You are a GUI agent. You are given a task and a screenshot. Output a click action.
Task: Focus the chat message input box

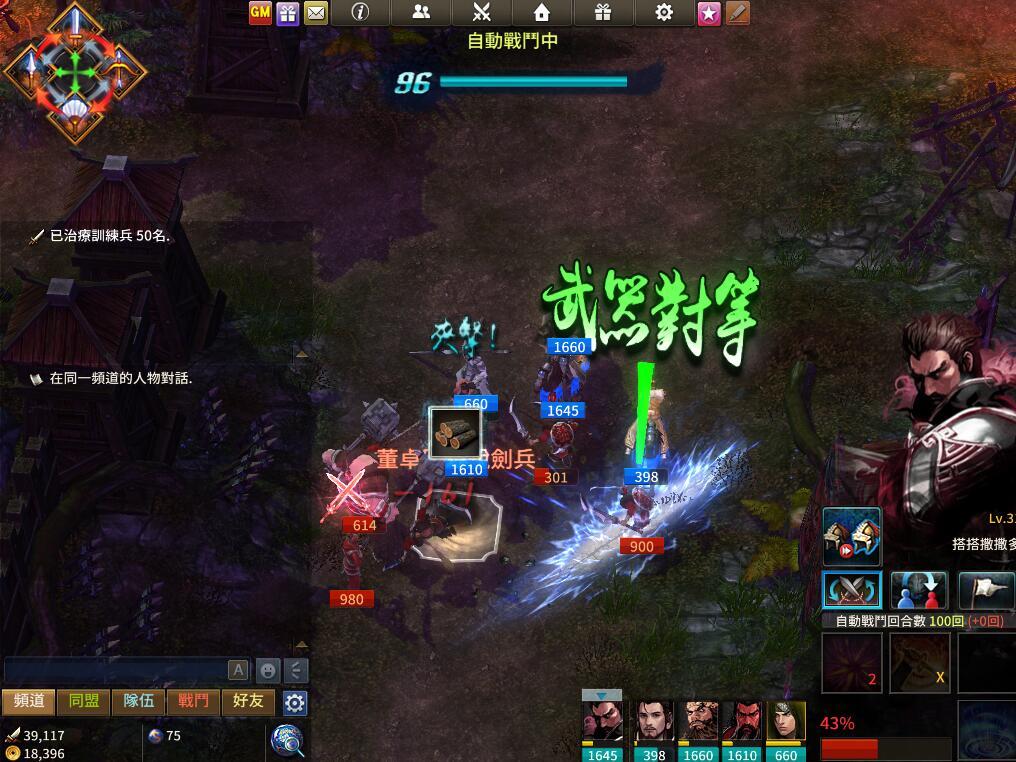pyautogui.click(x=115, y=670)
